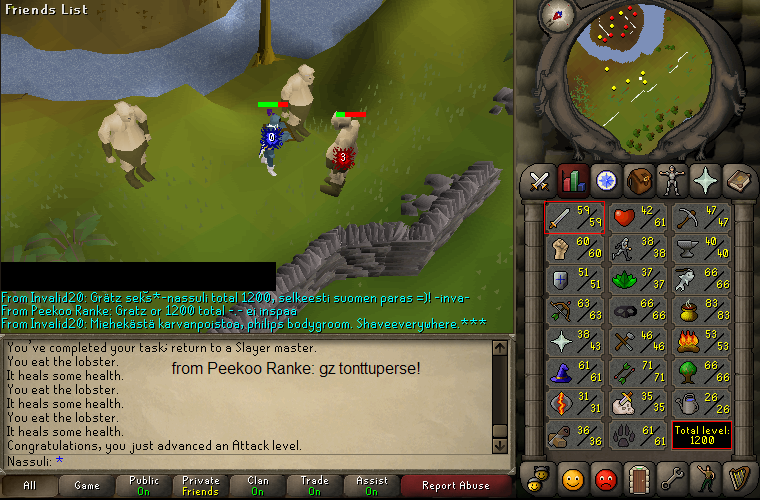This screenshot has width=760, height=500.
Task: Select the Attack skill with sword icon
Action: [574, 216]
